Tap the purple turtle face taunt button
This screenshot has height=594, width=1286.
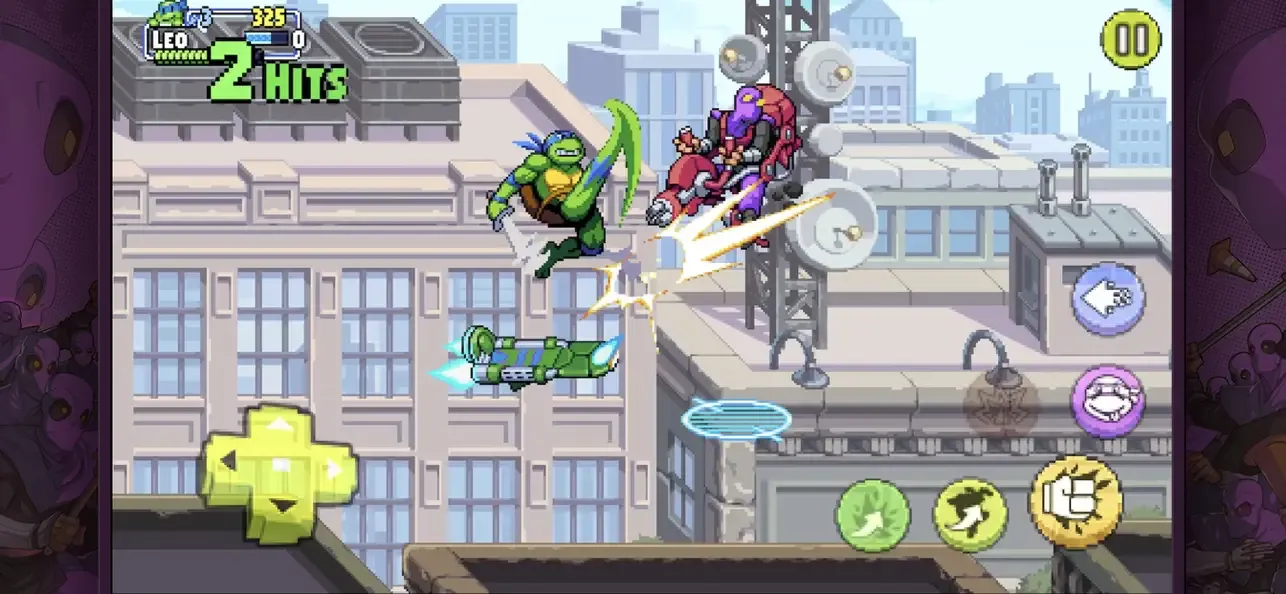(1108, 400)
